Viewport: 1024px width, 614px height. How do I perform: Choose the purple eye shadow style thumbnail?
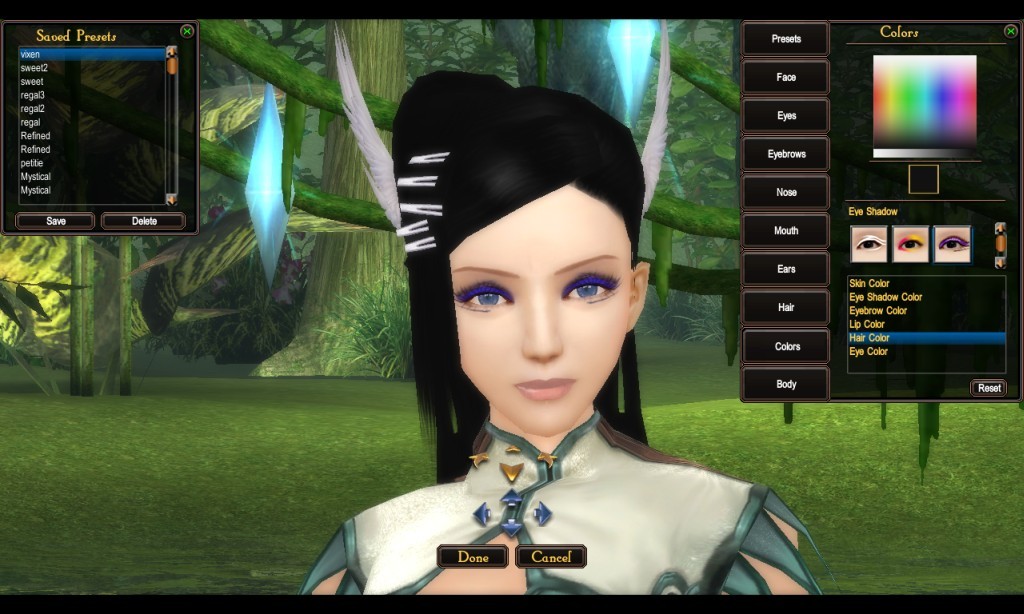click(x=952, y=244)
